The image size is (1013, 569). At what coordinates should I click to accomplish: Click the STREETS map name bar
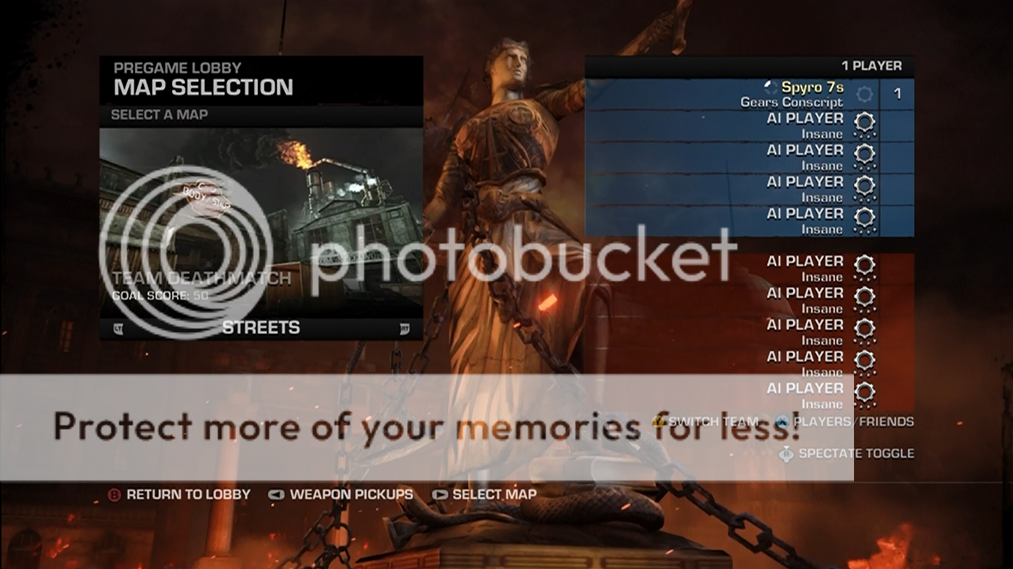(261, 327)
